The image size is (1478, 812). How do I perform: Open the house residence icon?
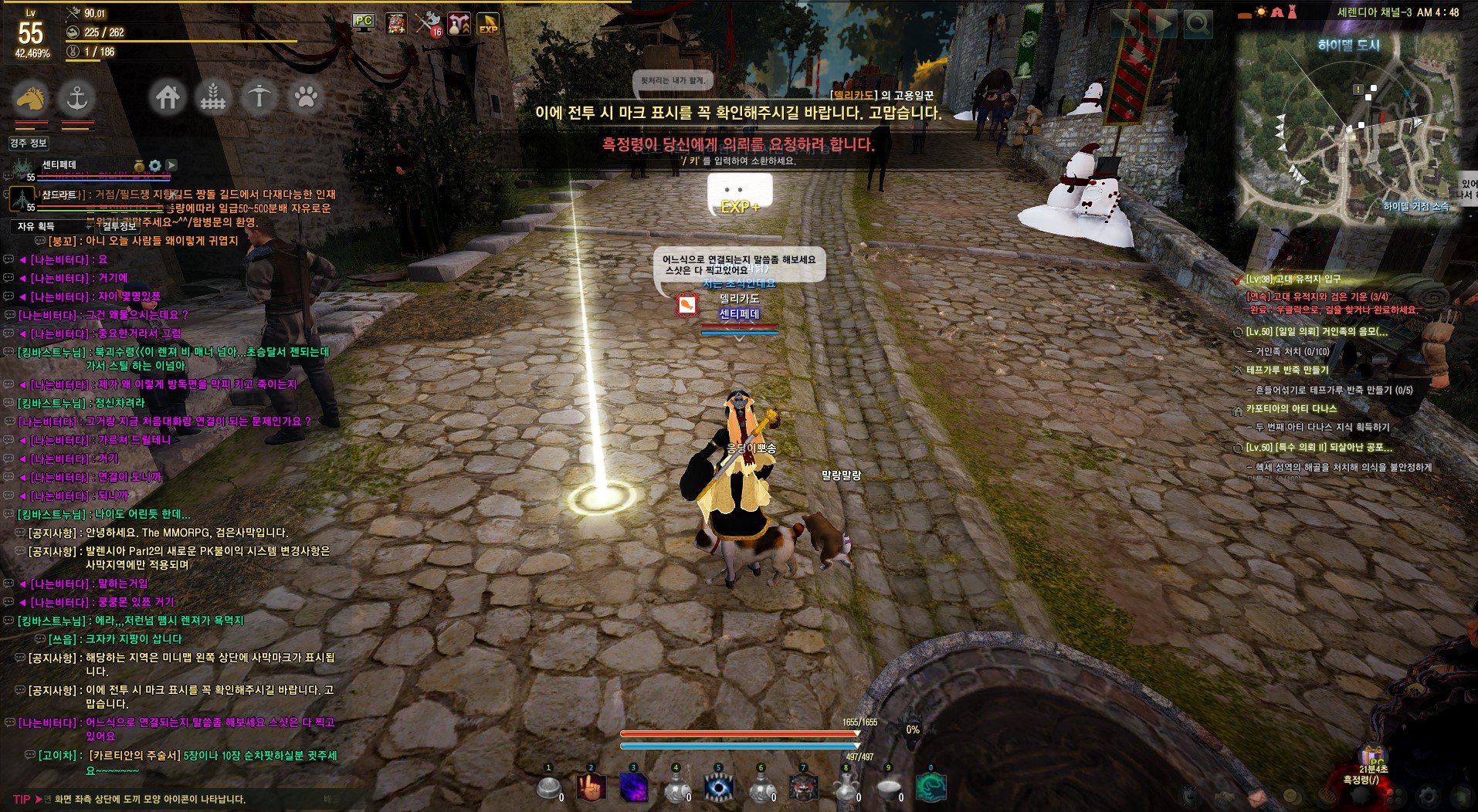click(x=168, y=97)
